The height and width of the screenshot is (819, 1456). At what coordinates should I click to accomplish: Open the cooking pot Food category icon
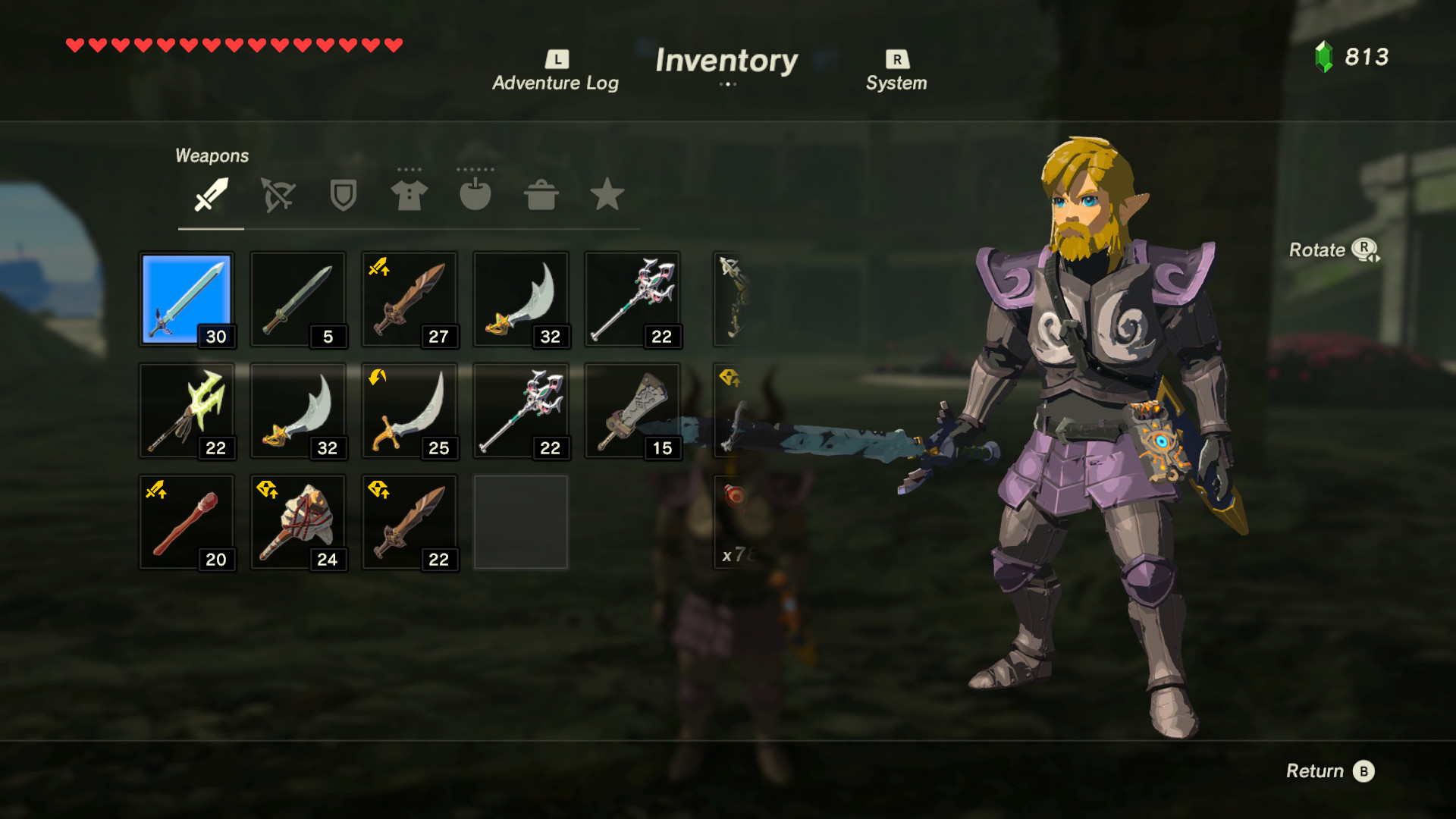point(541,196)
